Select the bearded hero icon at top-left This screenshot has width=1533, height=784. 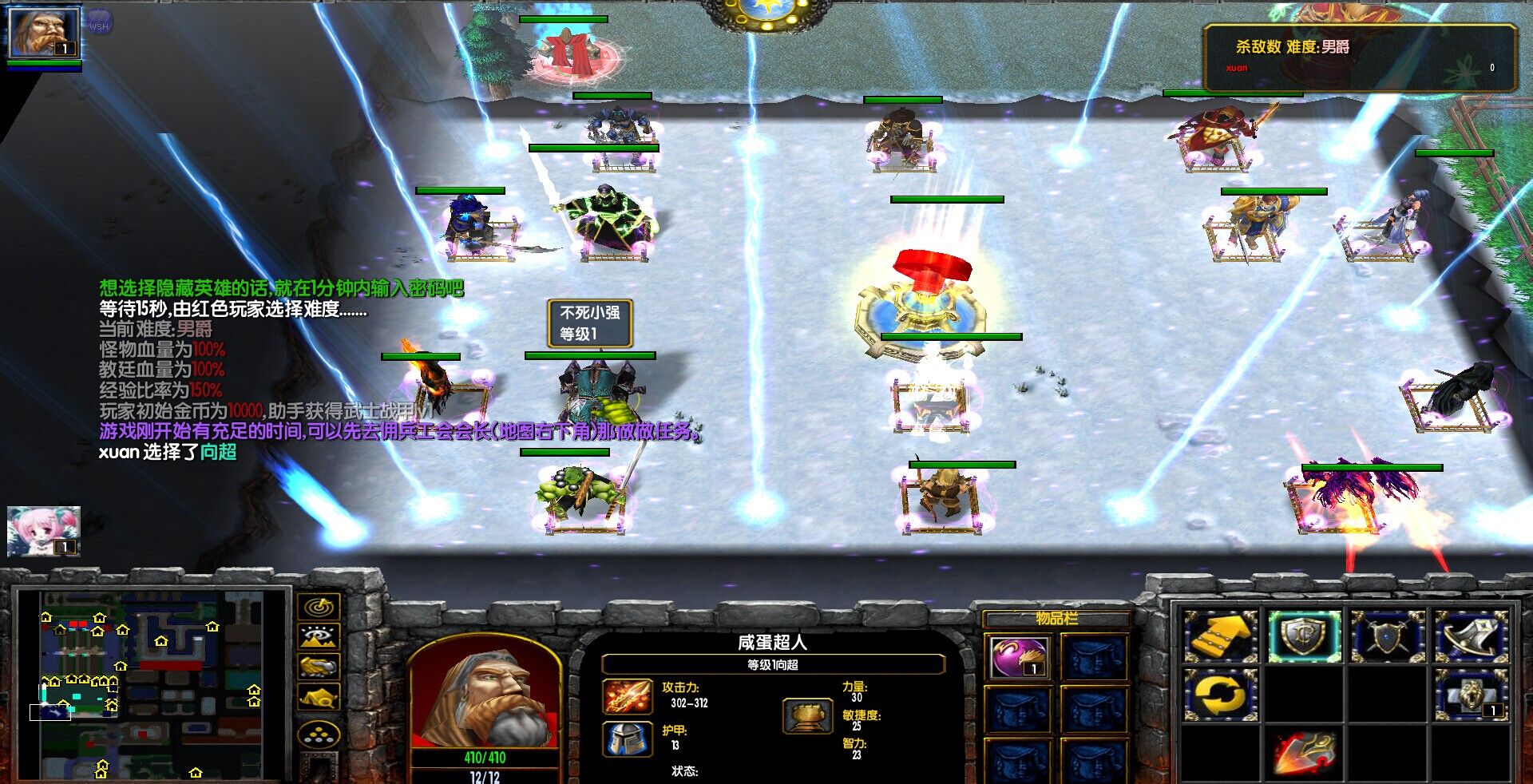tap(44, 33)
